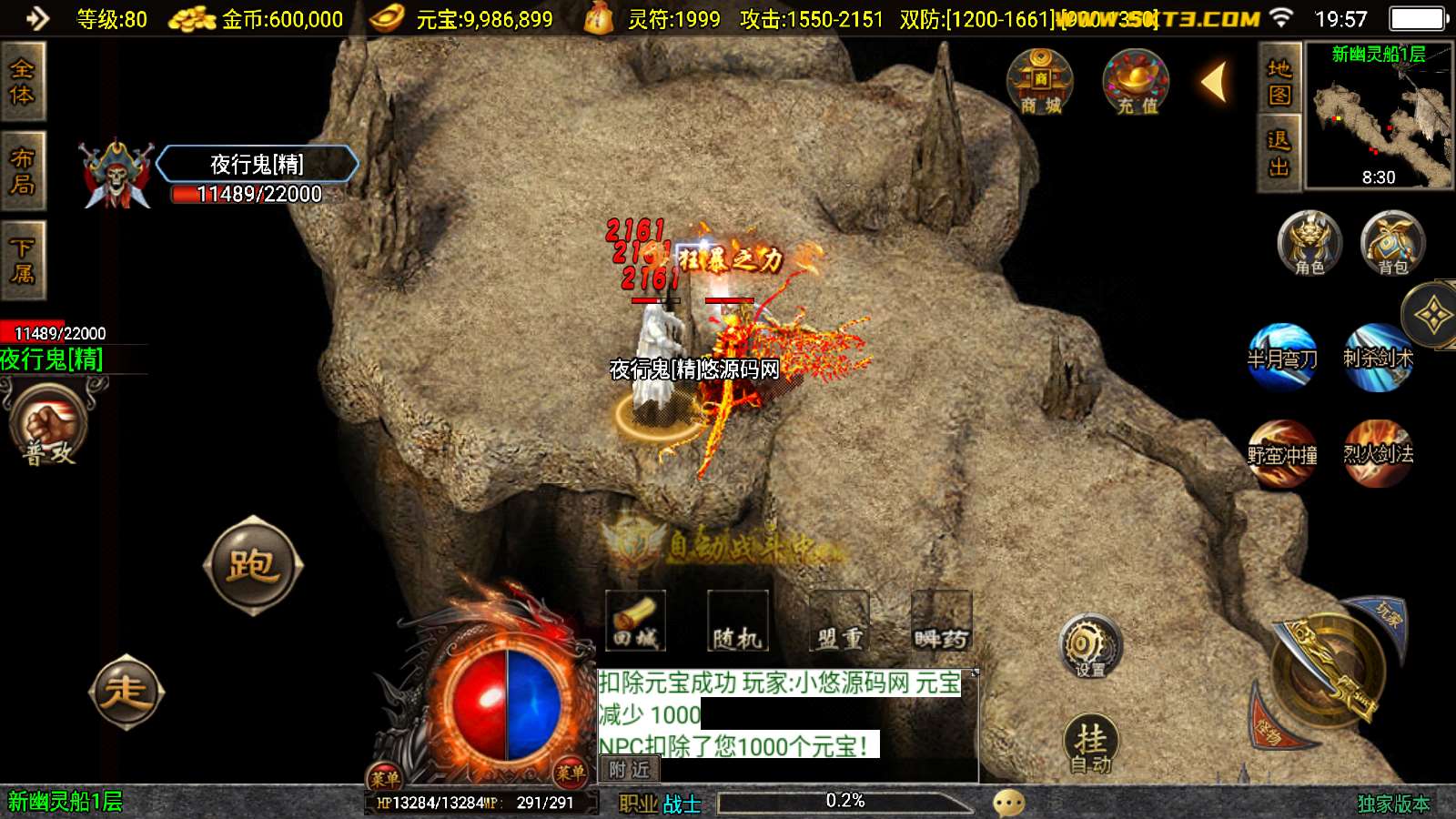1456x819 pixels.
Task: Activate the 半月弯刀 skill
Action: click(x=1282, y=356)
